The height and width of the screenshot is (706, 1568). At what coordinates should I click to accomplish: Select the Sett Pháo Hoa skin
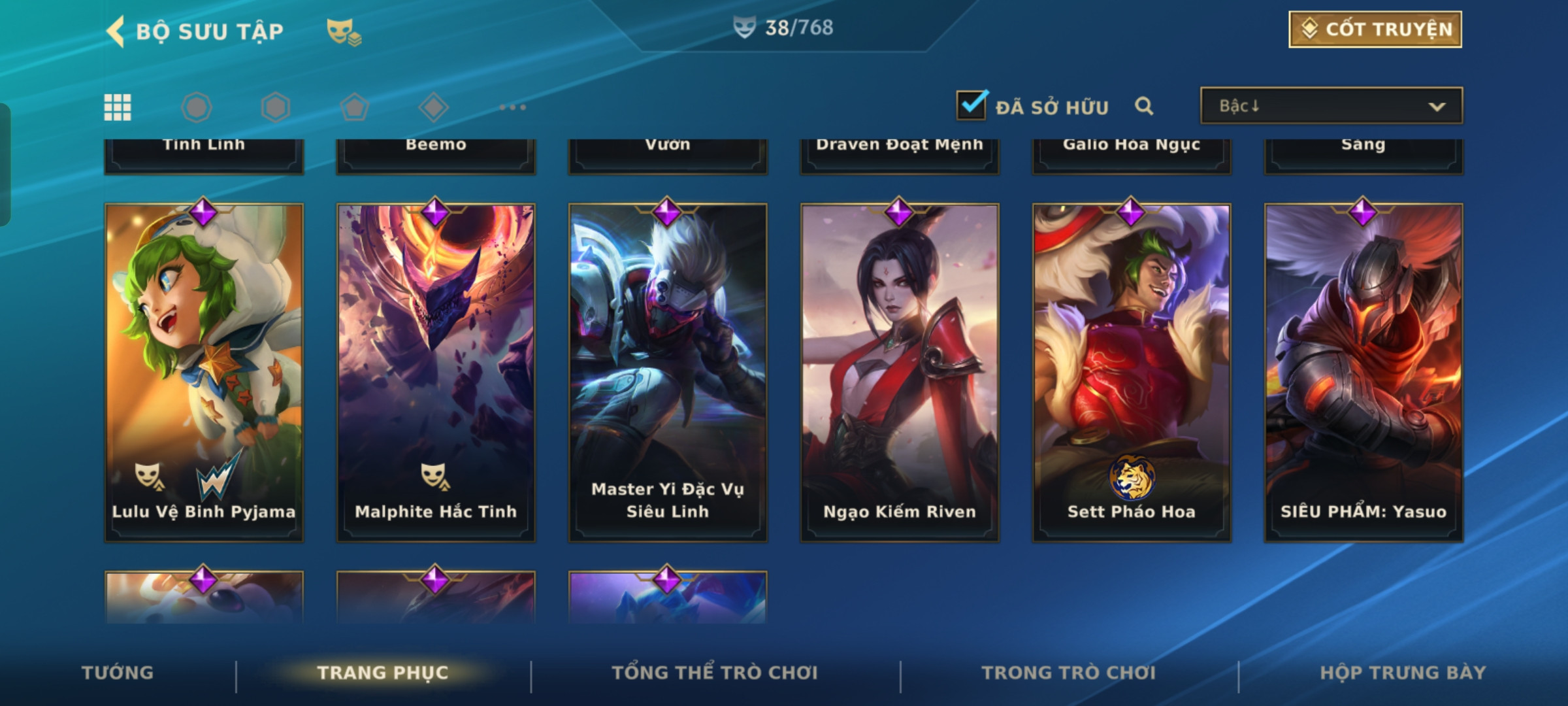1132,373
